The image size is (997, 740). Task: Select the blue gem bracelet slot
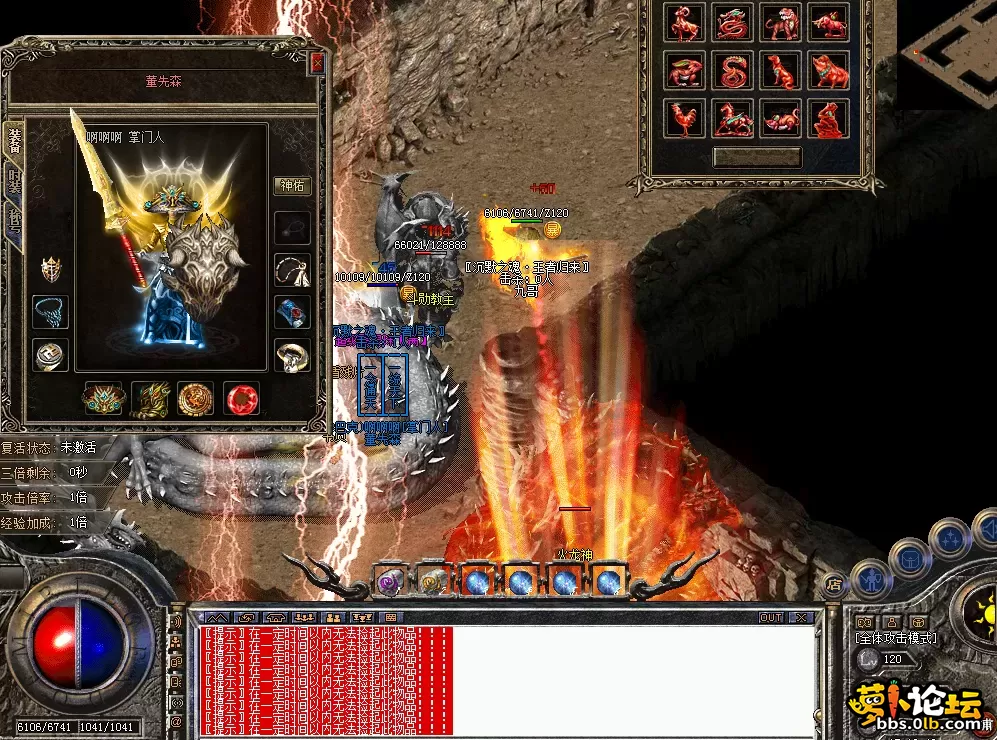tap(292, 311)
